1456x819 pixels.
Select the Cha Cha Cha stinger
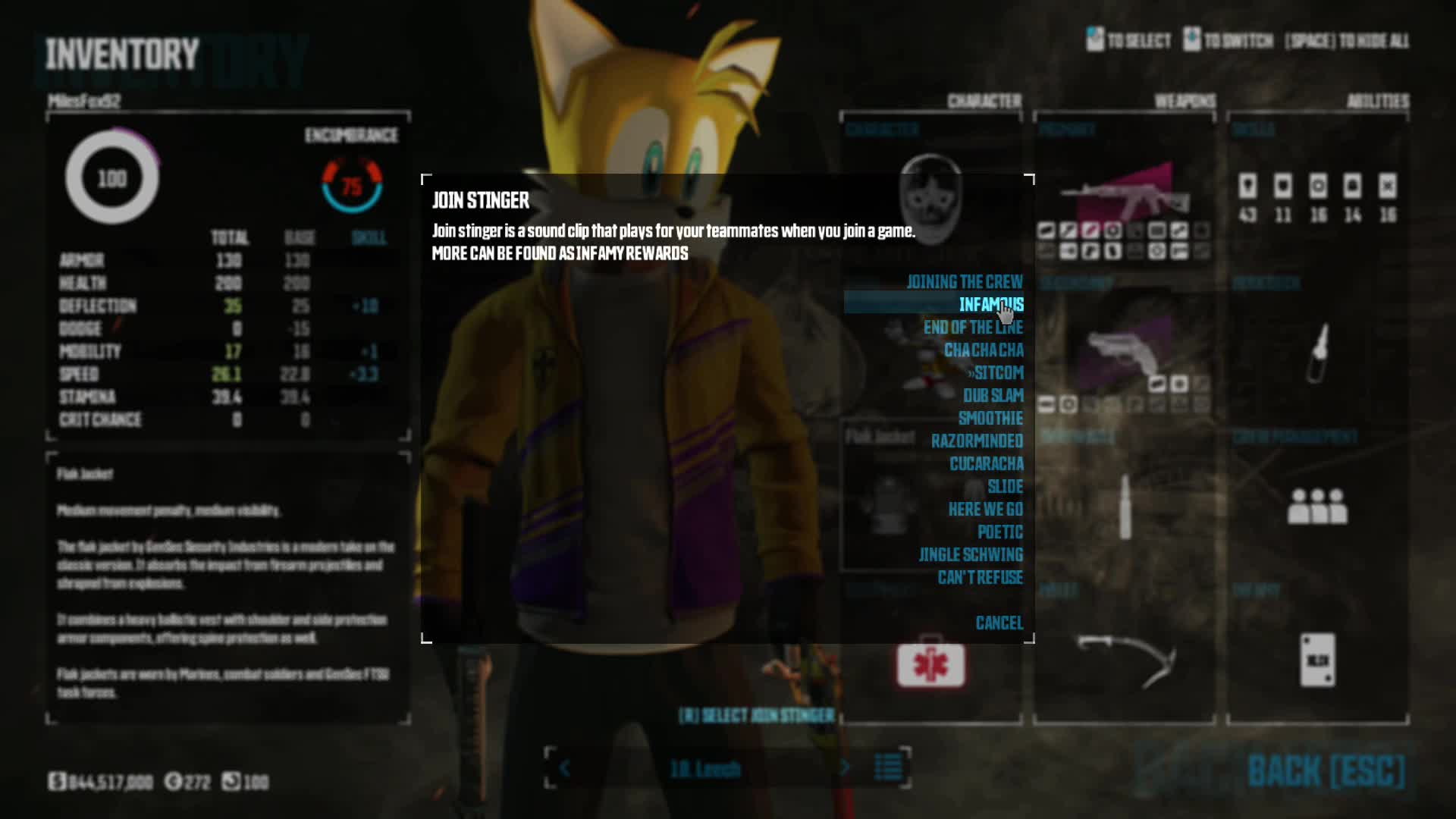984,350
